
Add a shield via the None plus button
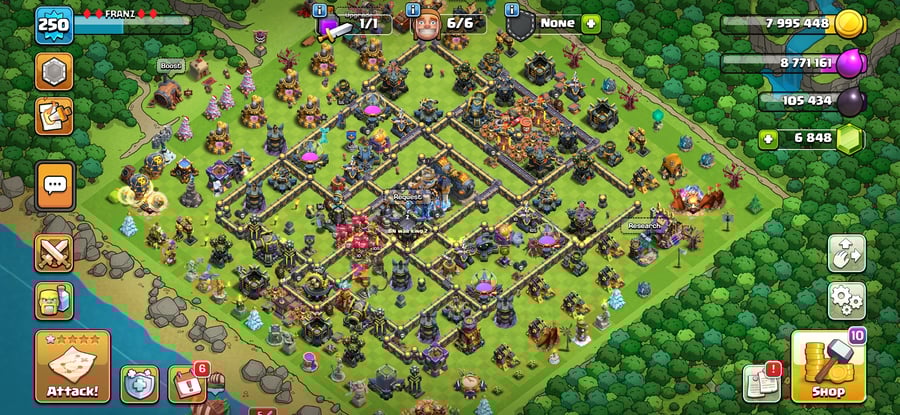pyautogui.click(x=590, y=22)
